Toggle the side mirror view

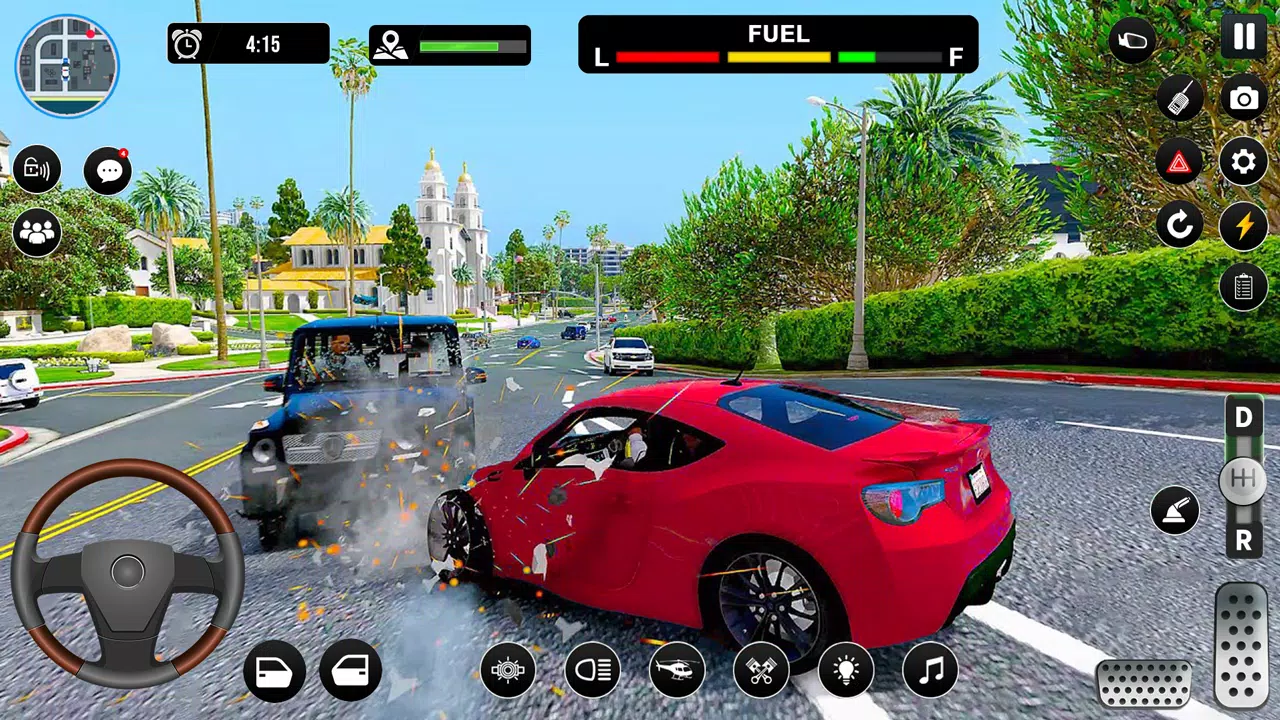1132,41
